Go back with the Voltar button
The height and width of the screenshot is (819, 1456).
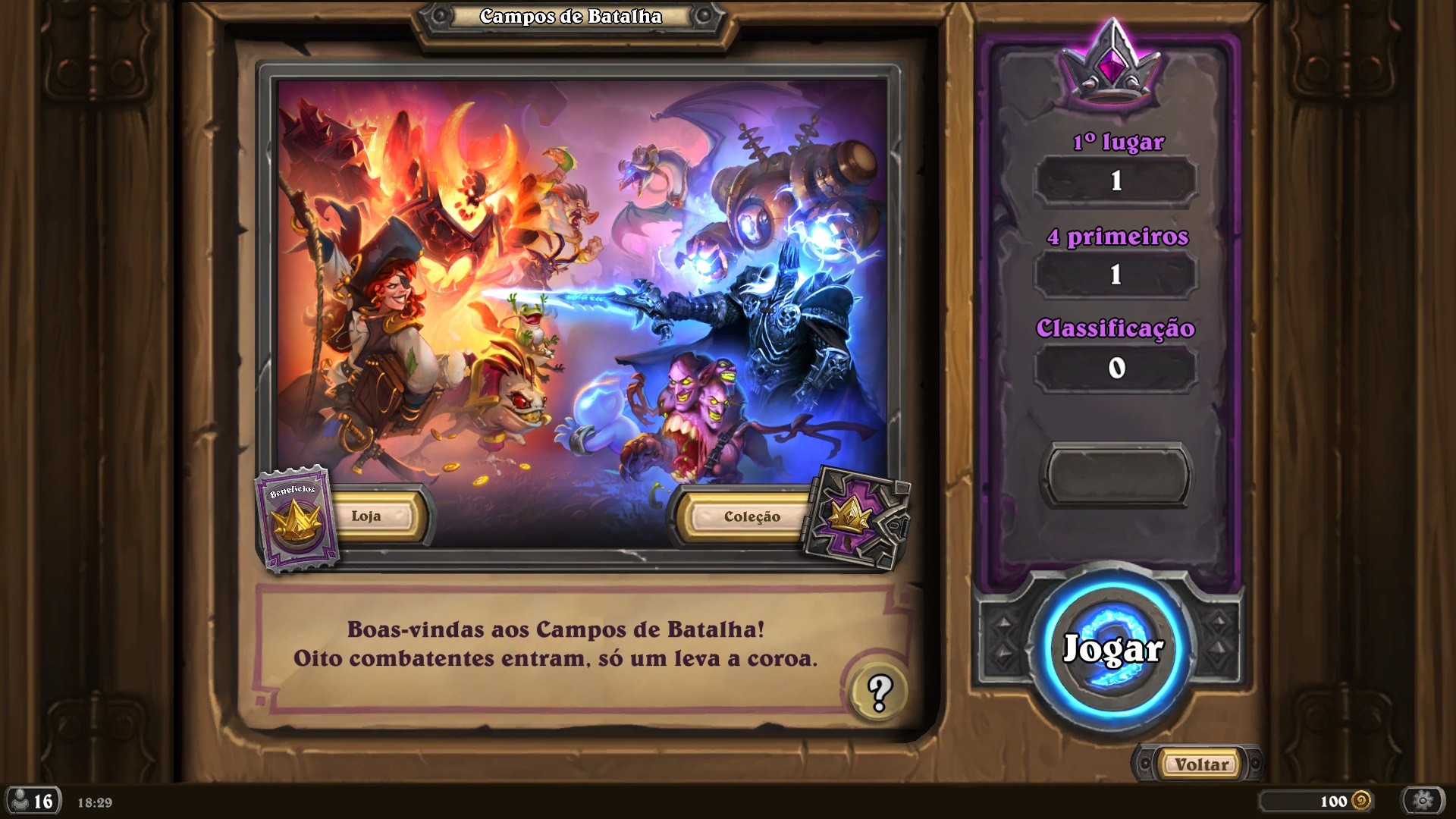tap(1201, 764)
